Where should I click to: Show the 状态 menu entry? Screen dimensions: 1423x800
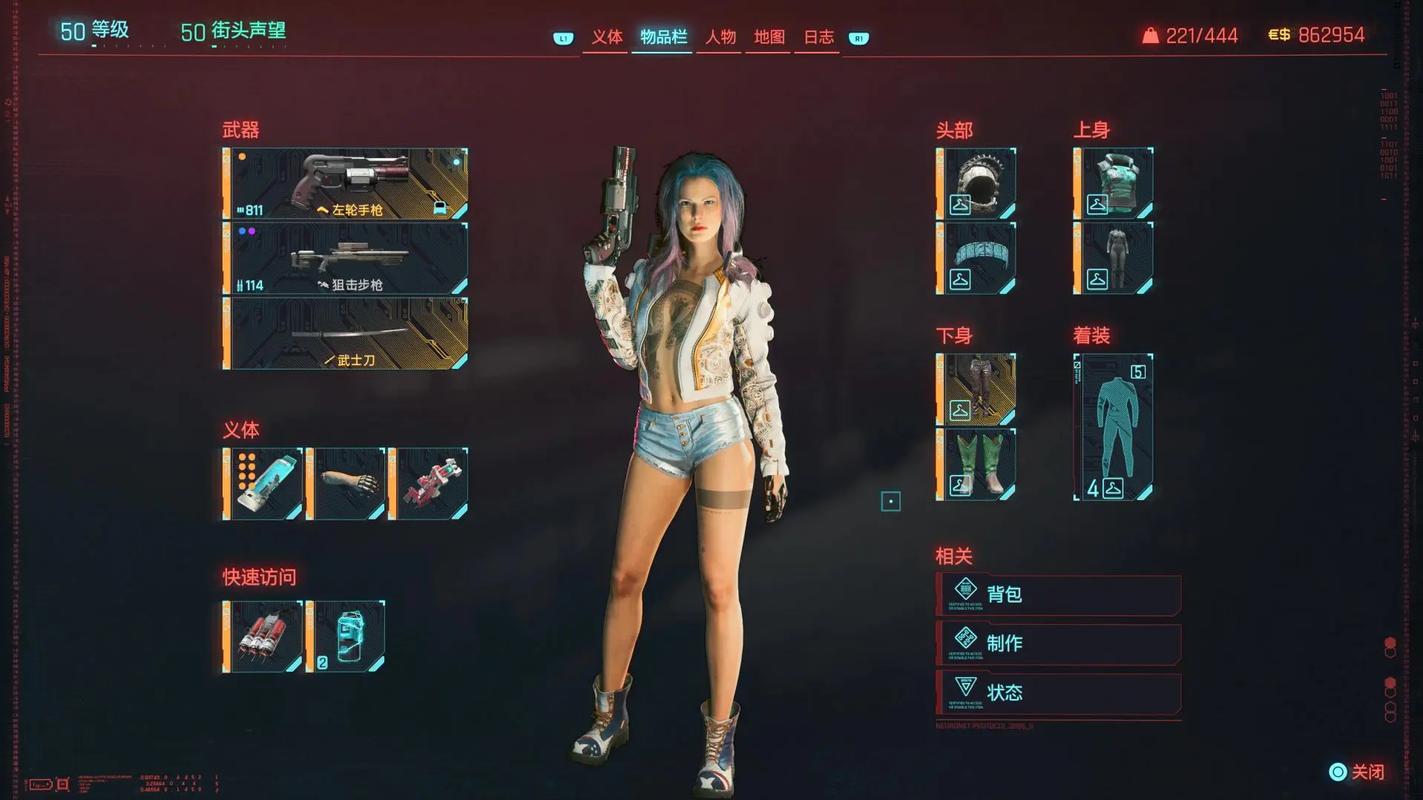[1059, 692]
